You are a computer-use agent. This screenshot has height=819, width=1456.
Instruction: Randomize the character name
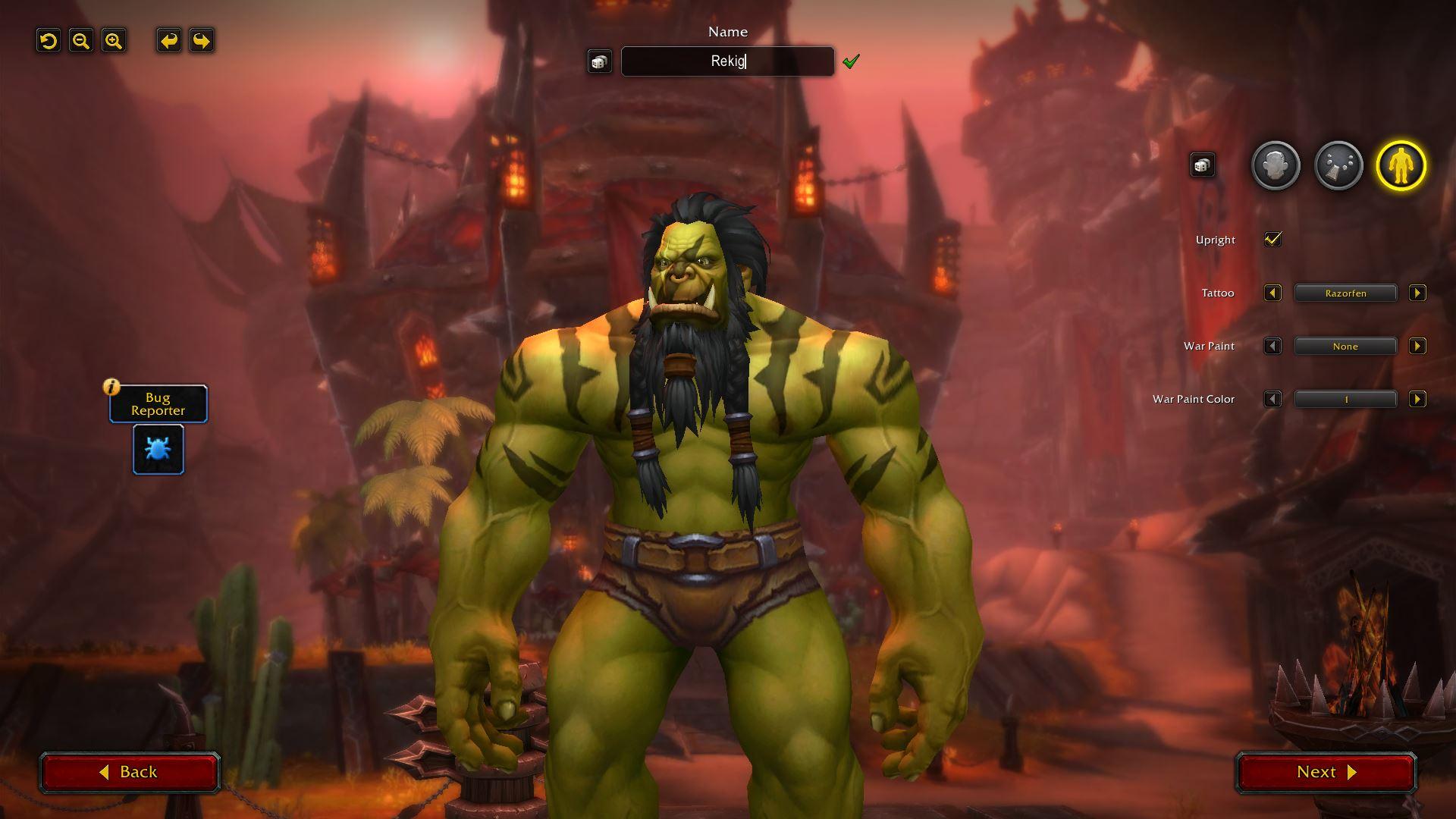[599, 61]
